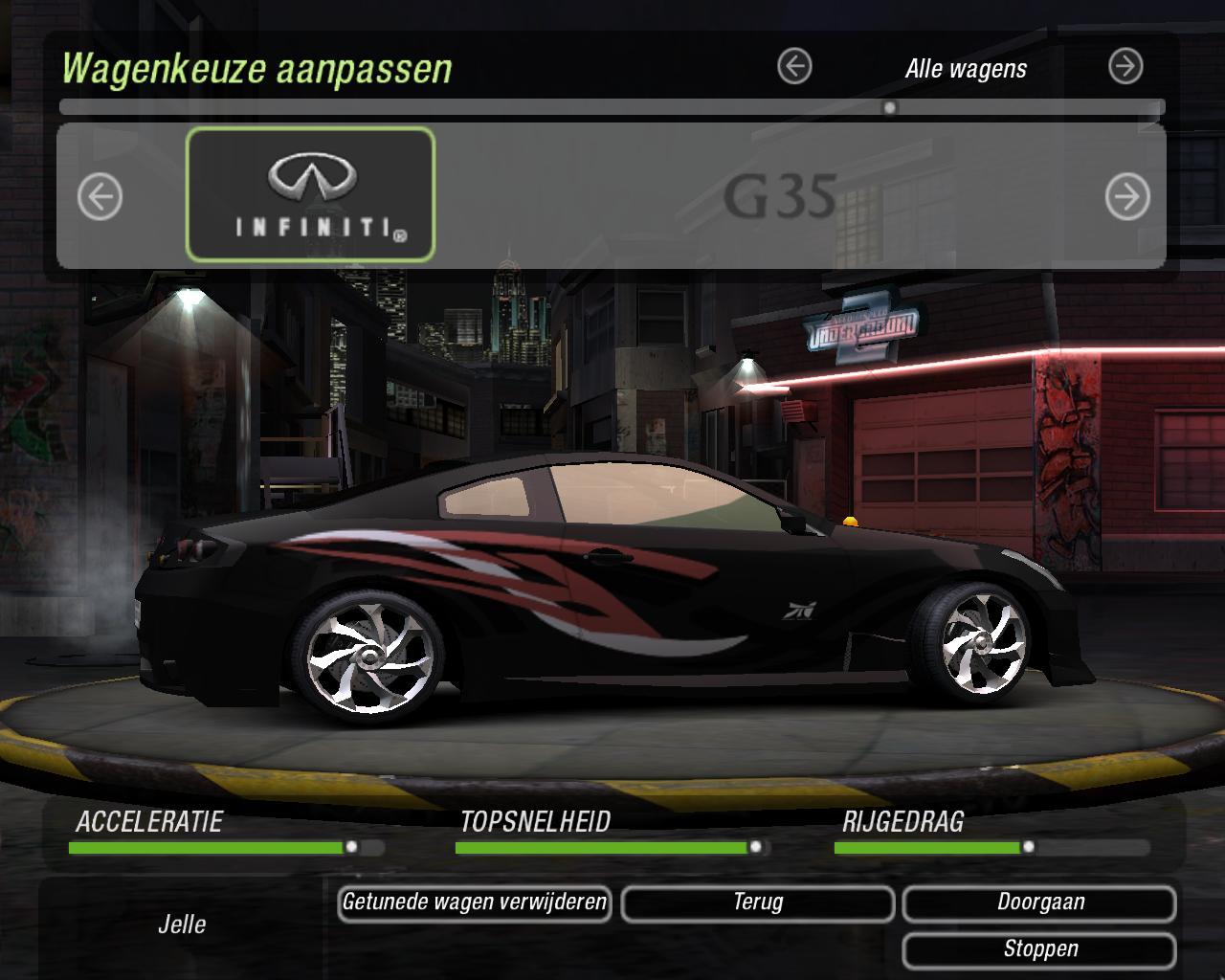The image size is (1225, 980).
Task: Select the Infiniti G35 car tile
Action: (x=310, y=195)
